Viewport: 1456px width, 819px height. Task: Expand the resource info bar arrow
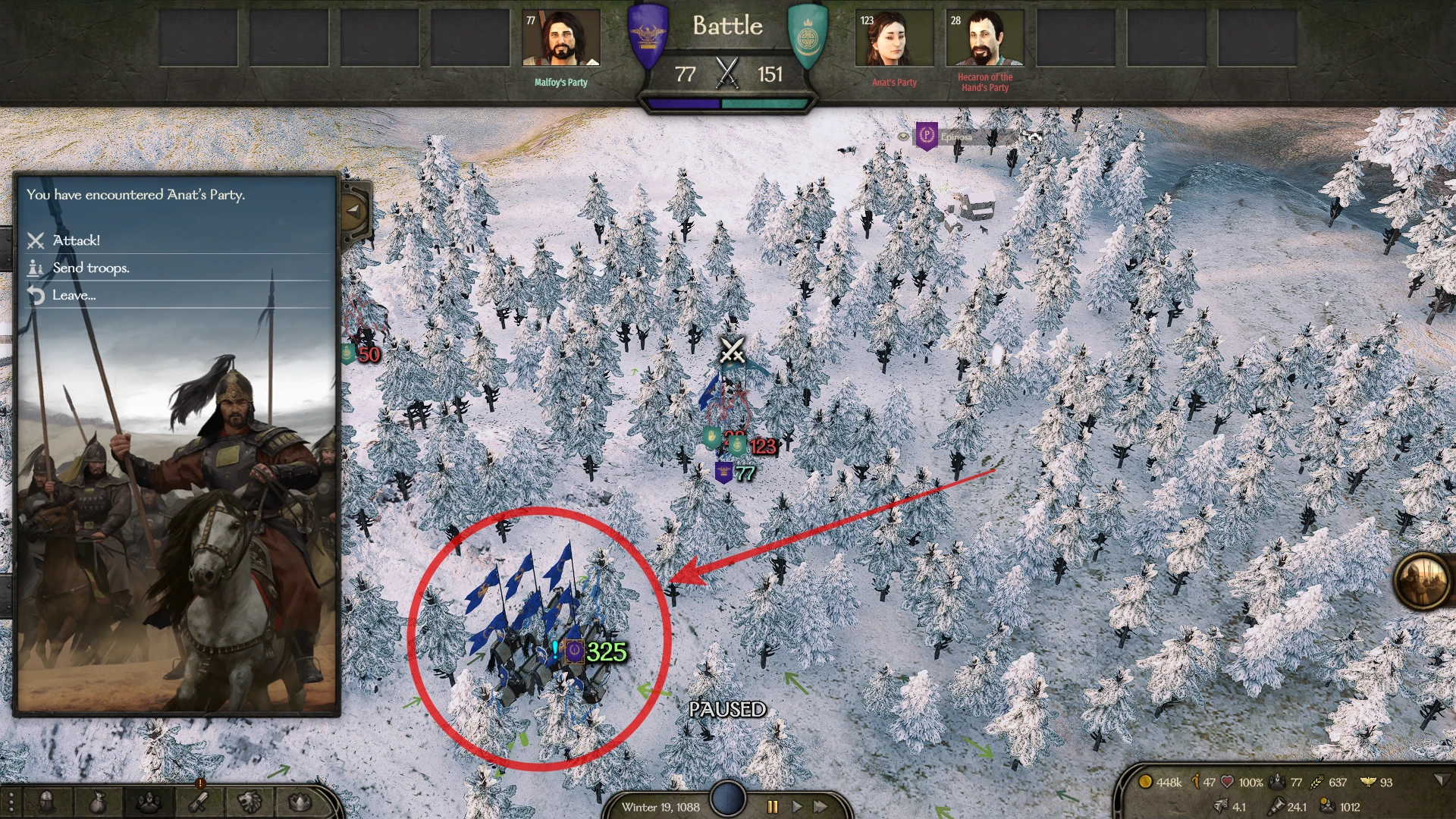coord(1440,780)
